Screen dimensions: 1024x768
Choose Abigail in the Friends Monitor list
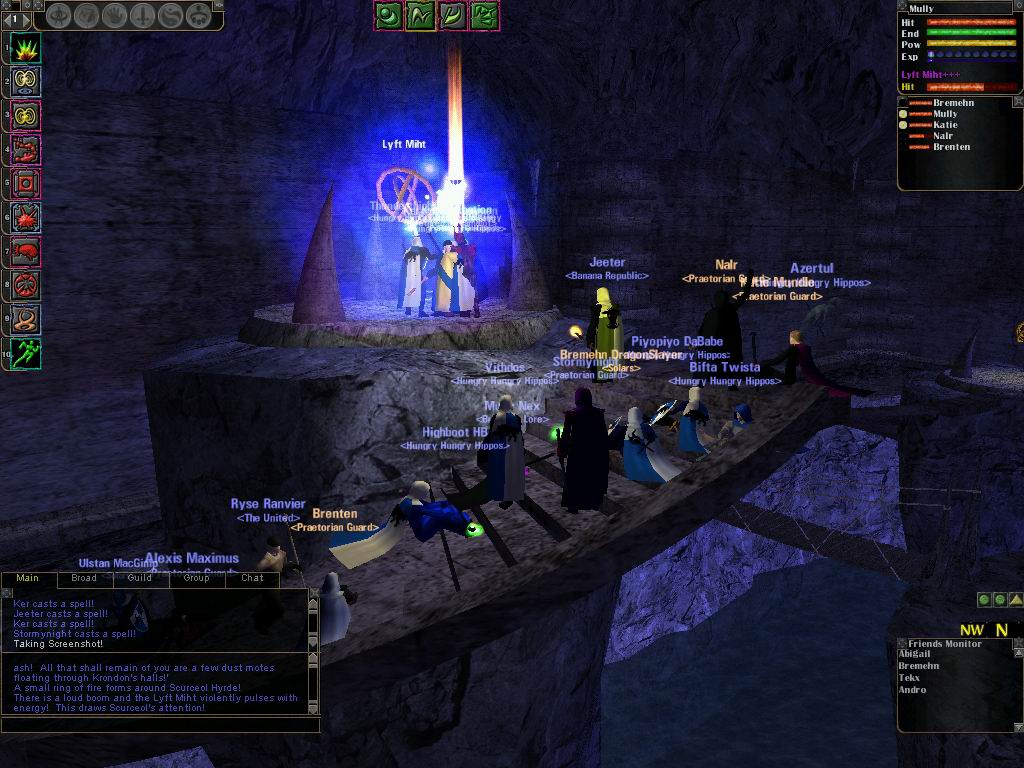coord(915,654)
